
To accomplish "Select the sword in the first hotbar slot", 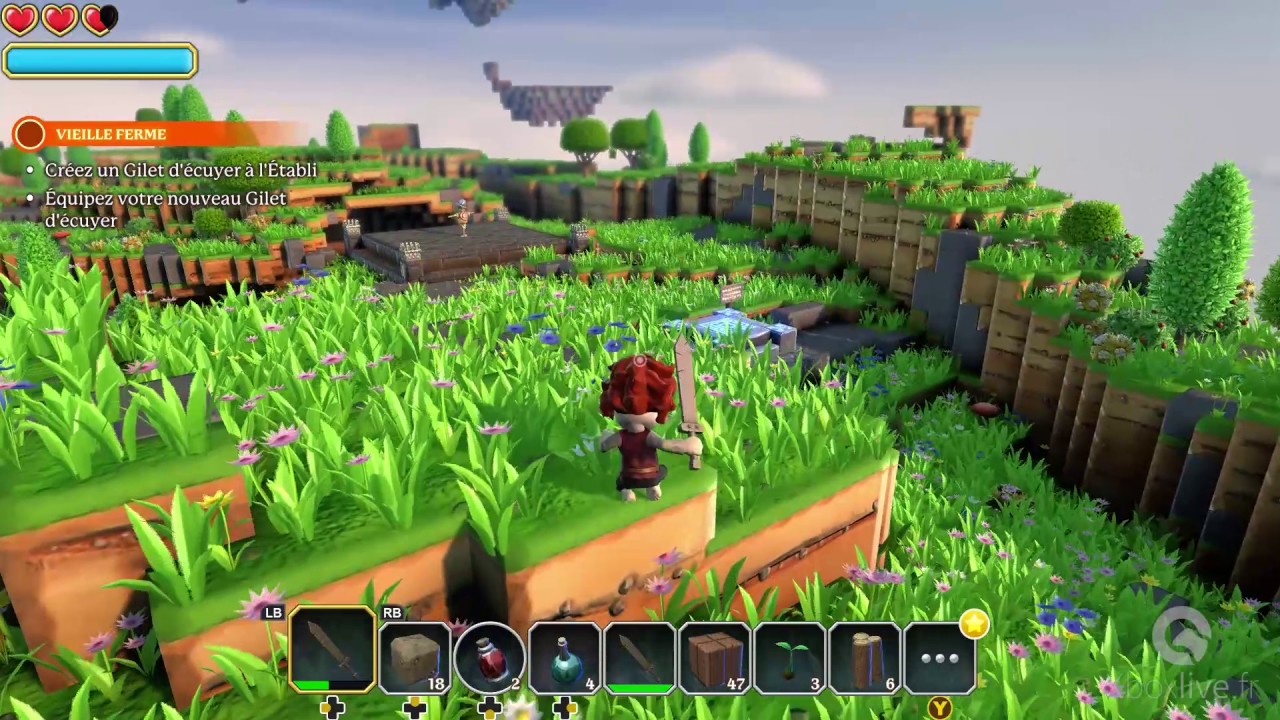I will point(333,655).
